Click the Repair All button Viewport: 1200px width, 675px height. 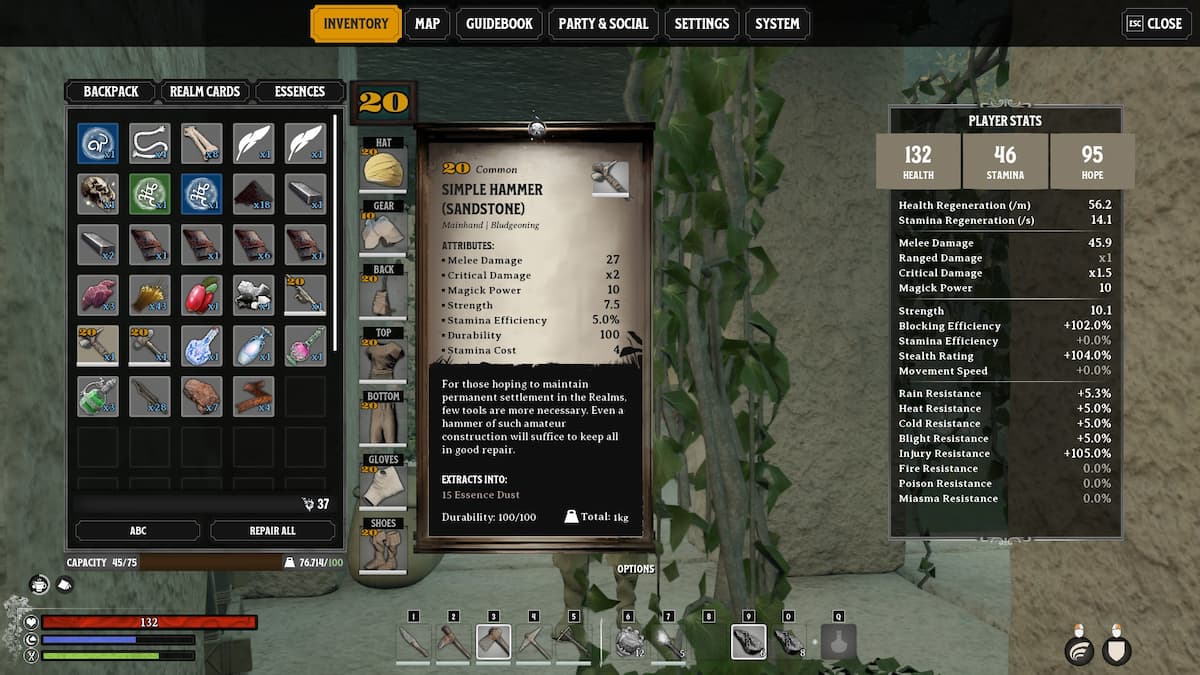tap(272, 531)
